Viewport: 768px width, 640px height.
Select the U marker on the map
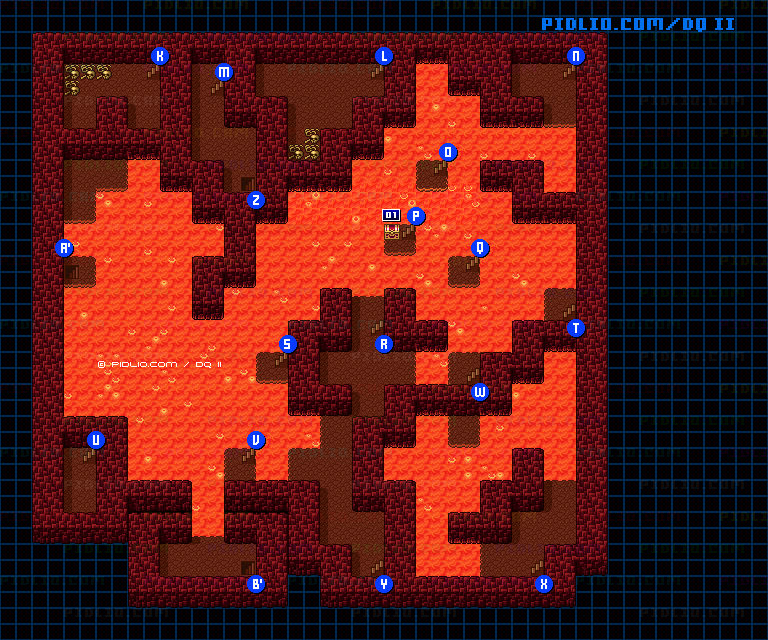point(96,440)
